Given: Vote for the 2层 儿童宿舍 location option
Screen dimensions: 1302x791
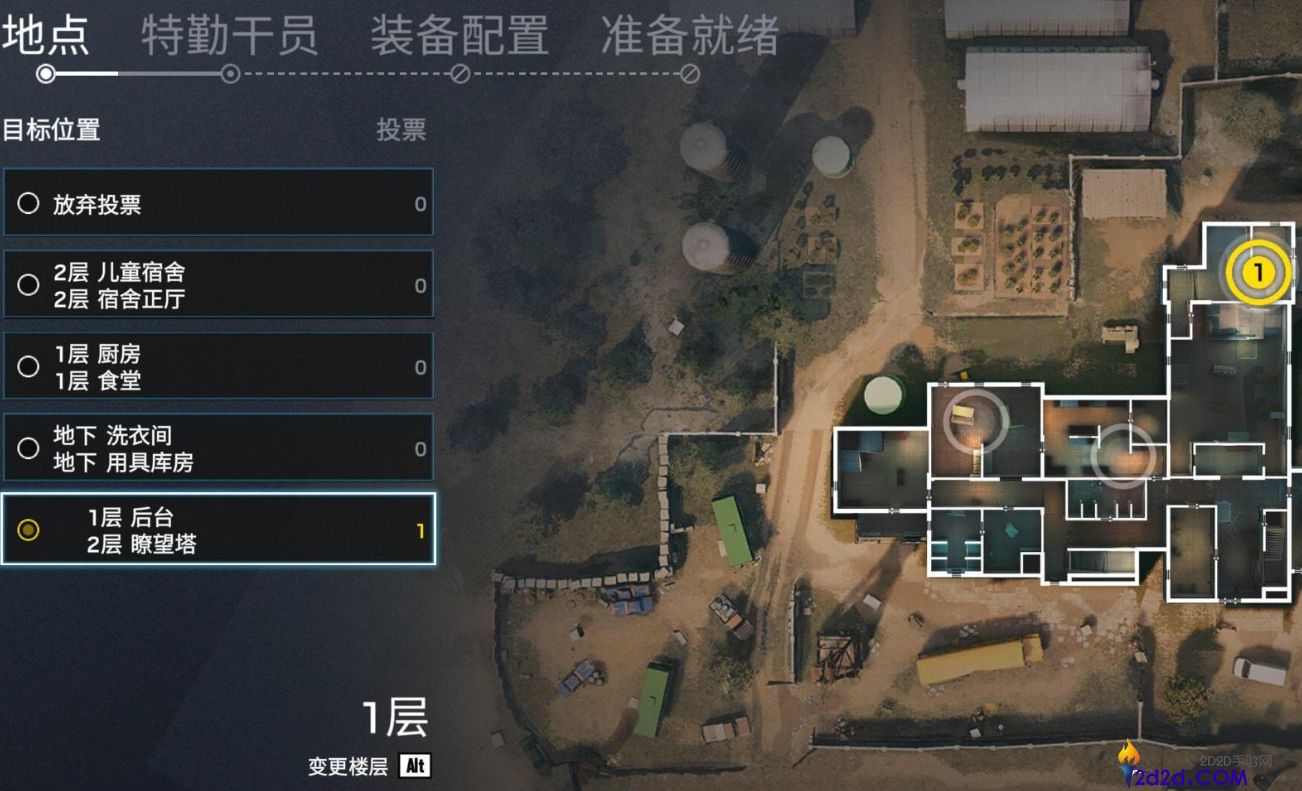Looking at the screenshot, I should tap(28, 284).
